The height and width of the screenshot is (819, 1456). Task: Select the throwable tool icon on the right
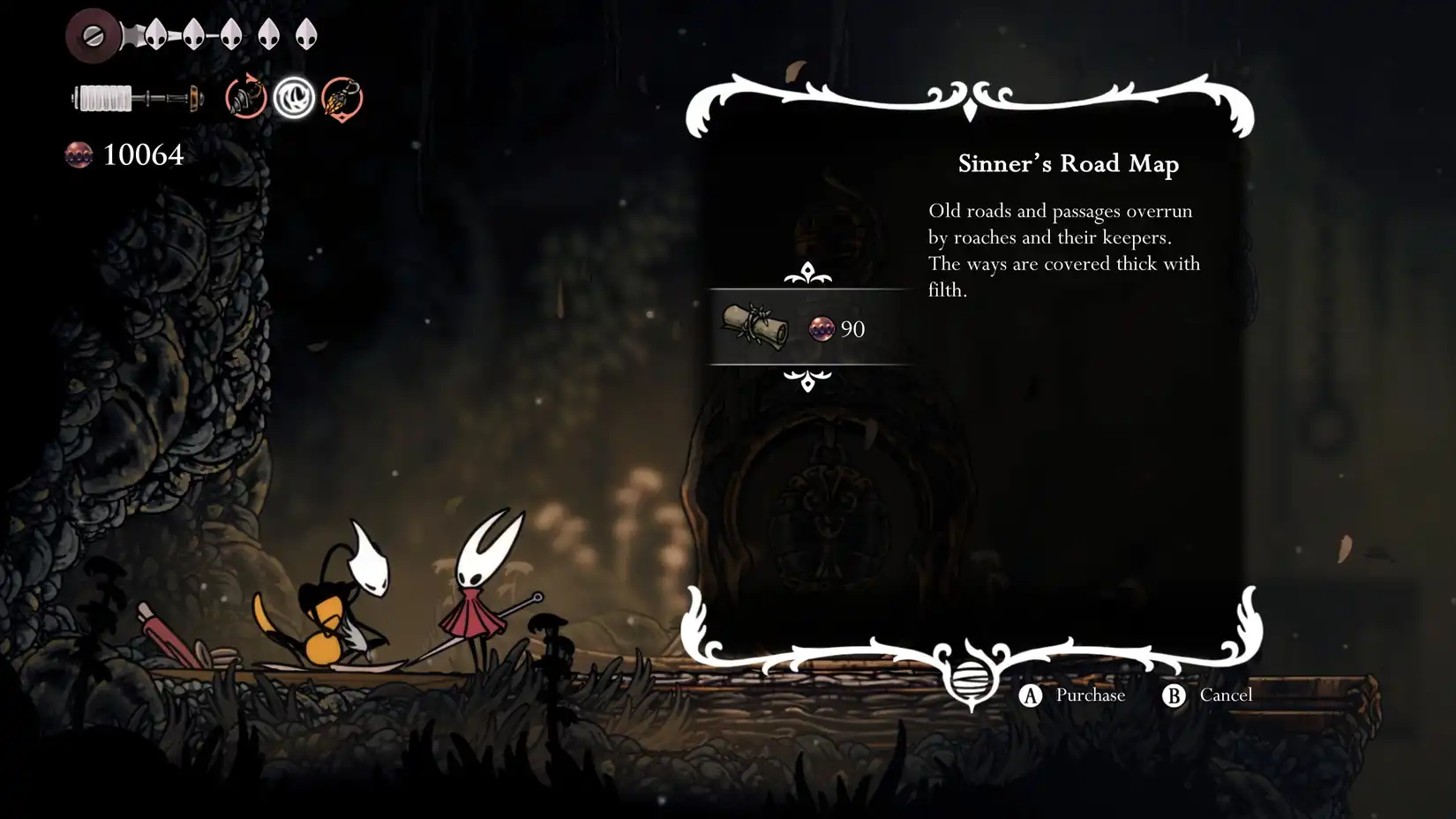pyautogui.click(x=343, y=99)
